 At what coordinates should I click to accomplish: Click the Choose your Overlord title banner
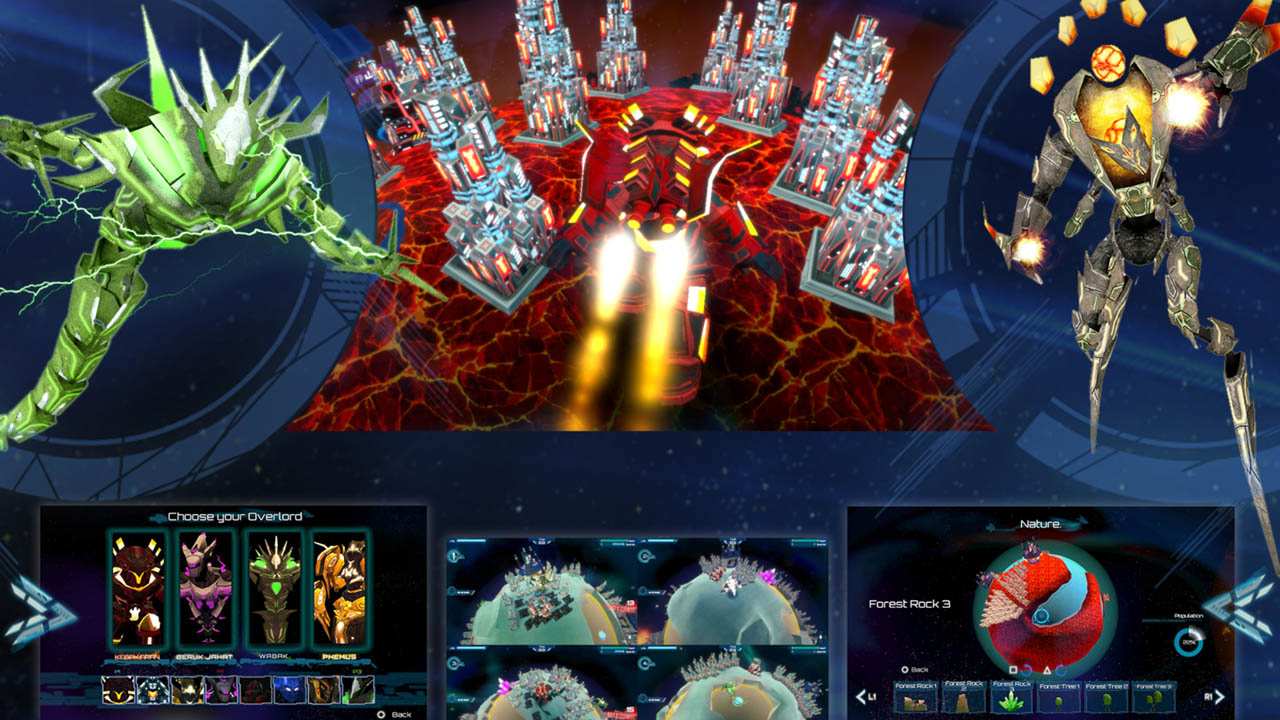[x=237, y=517]
